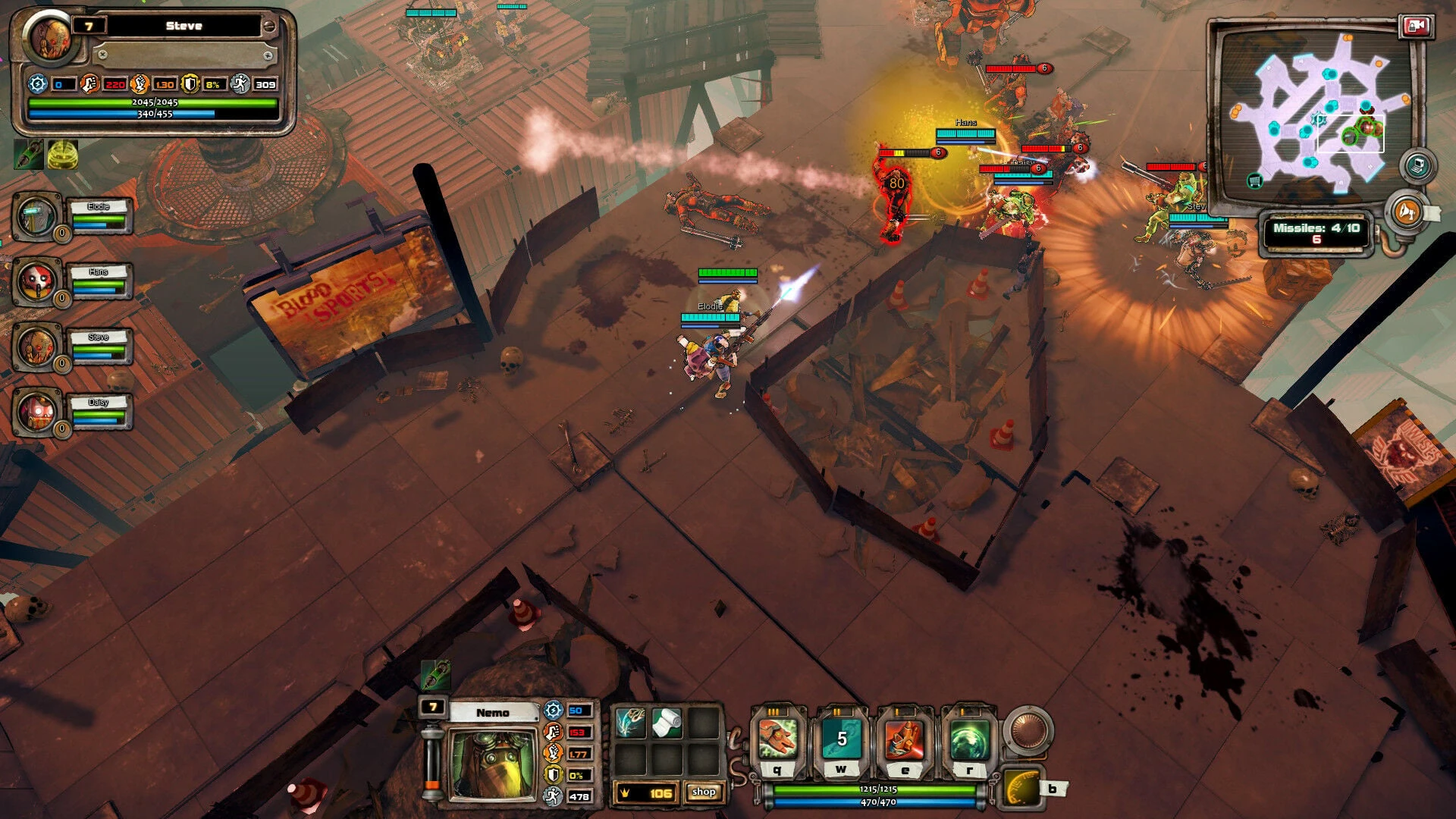Activate the W ability showing 5 charges
Image resolution: width=1456 pixels, height=819 pixels.
[842, 736]
